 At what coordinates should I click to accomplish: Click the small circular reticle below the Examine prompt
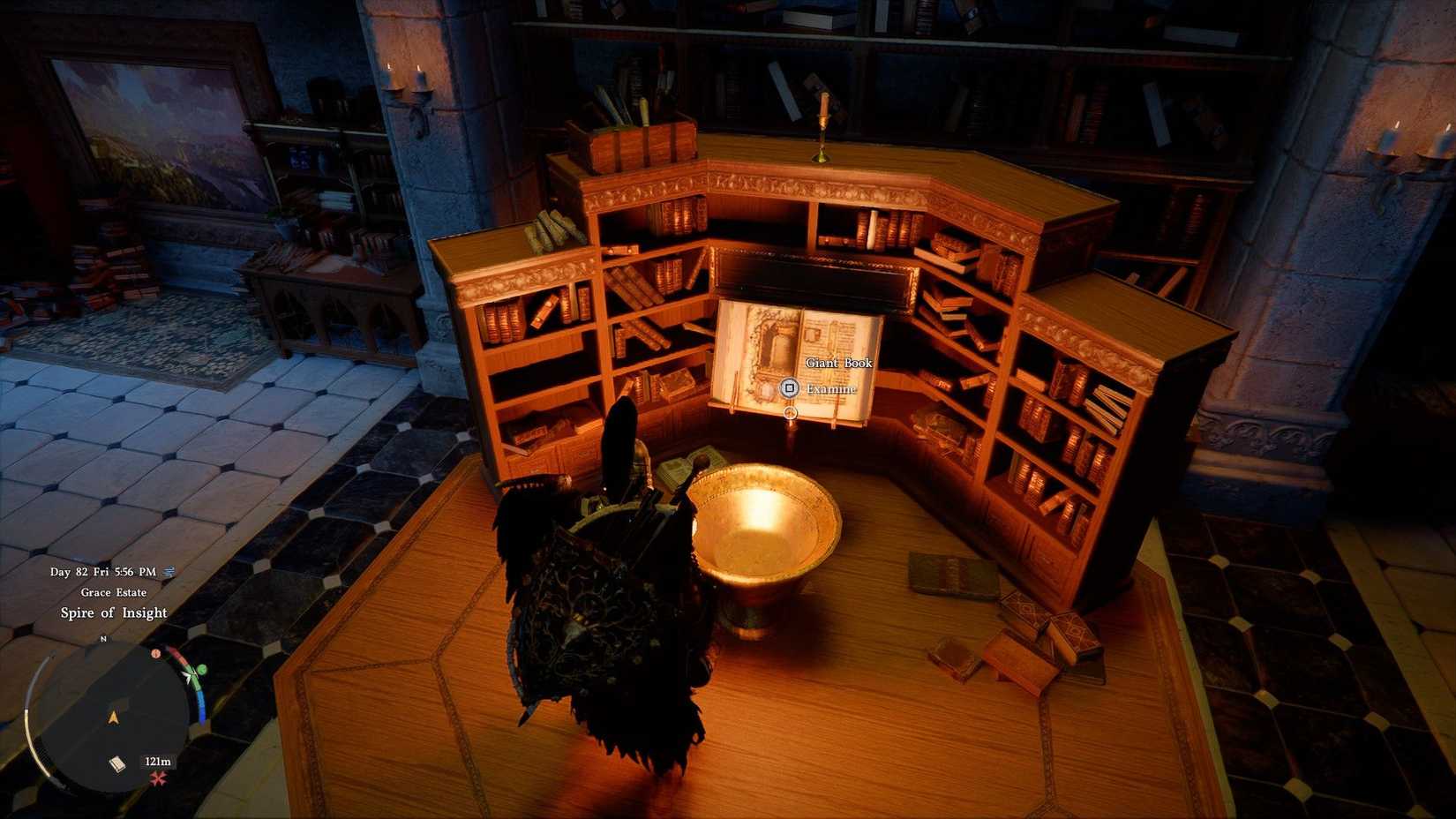(x=790, y=413)
